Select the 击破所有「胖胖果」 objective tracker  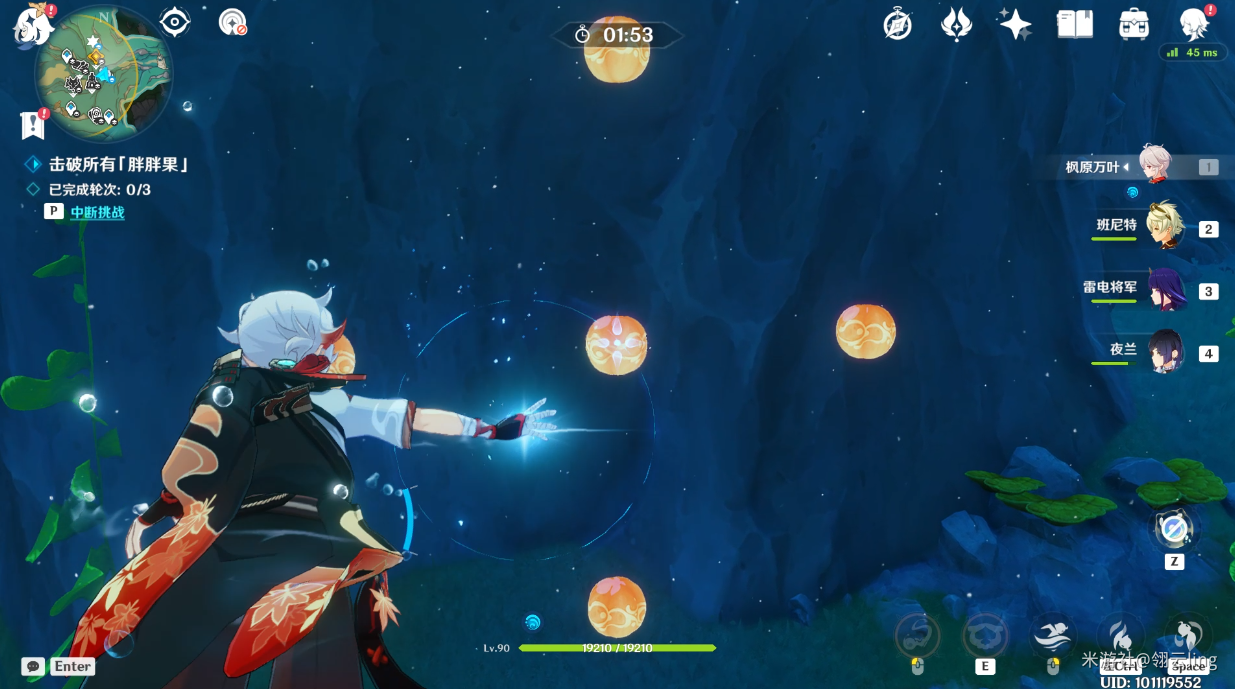point(118,164)
